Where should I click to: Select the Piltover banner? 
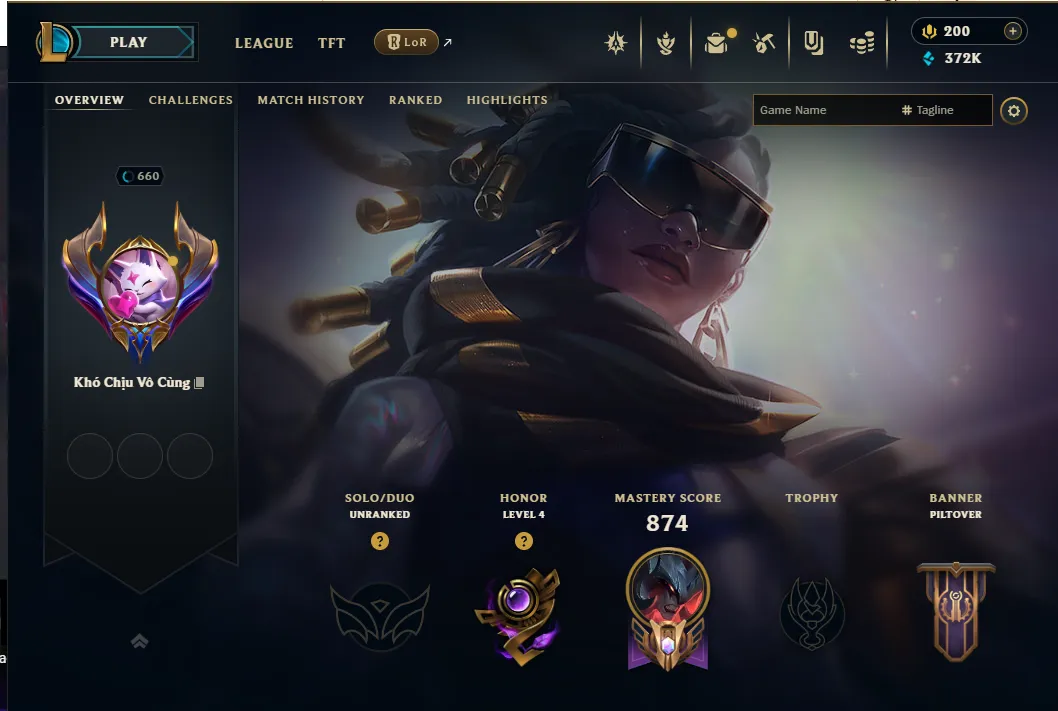tap(955, 610)
